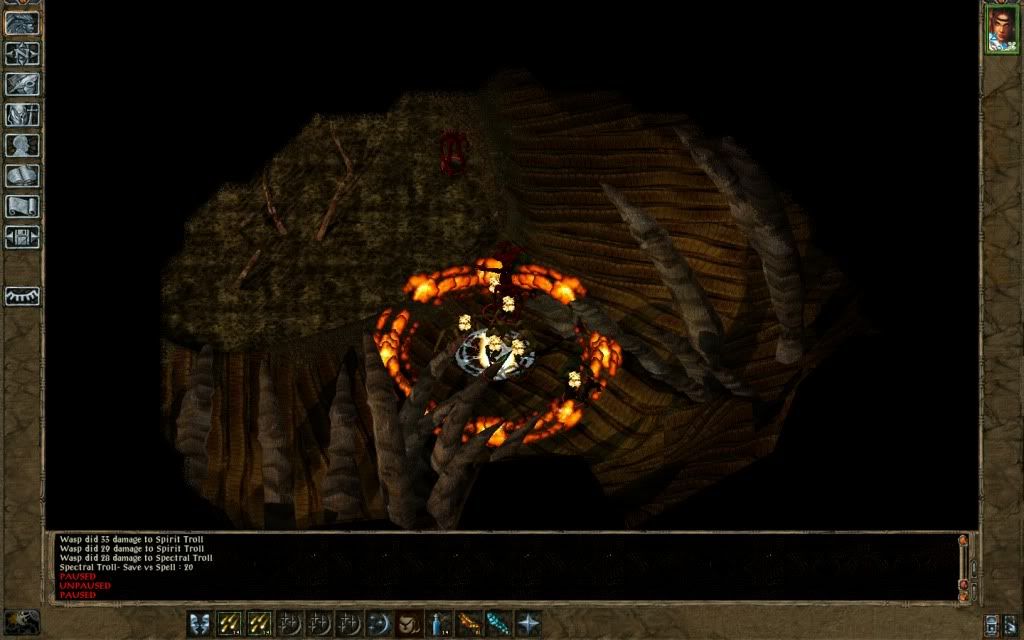
Task: Select the character portrait
Action: pos(1001,28)
